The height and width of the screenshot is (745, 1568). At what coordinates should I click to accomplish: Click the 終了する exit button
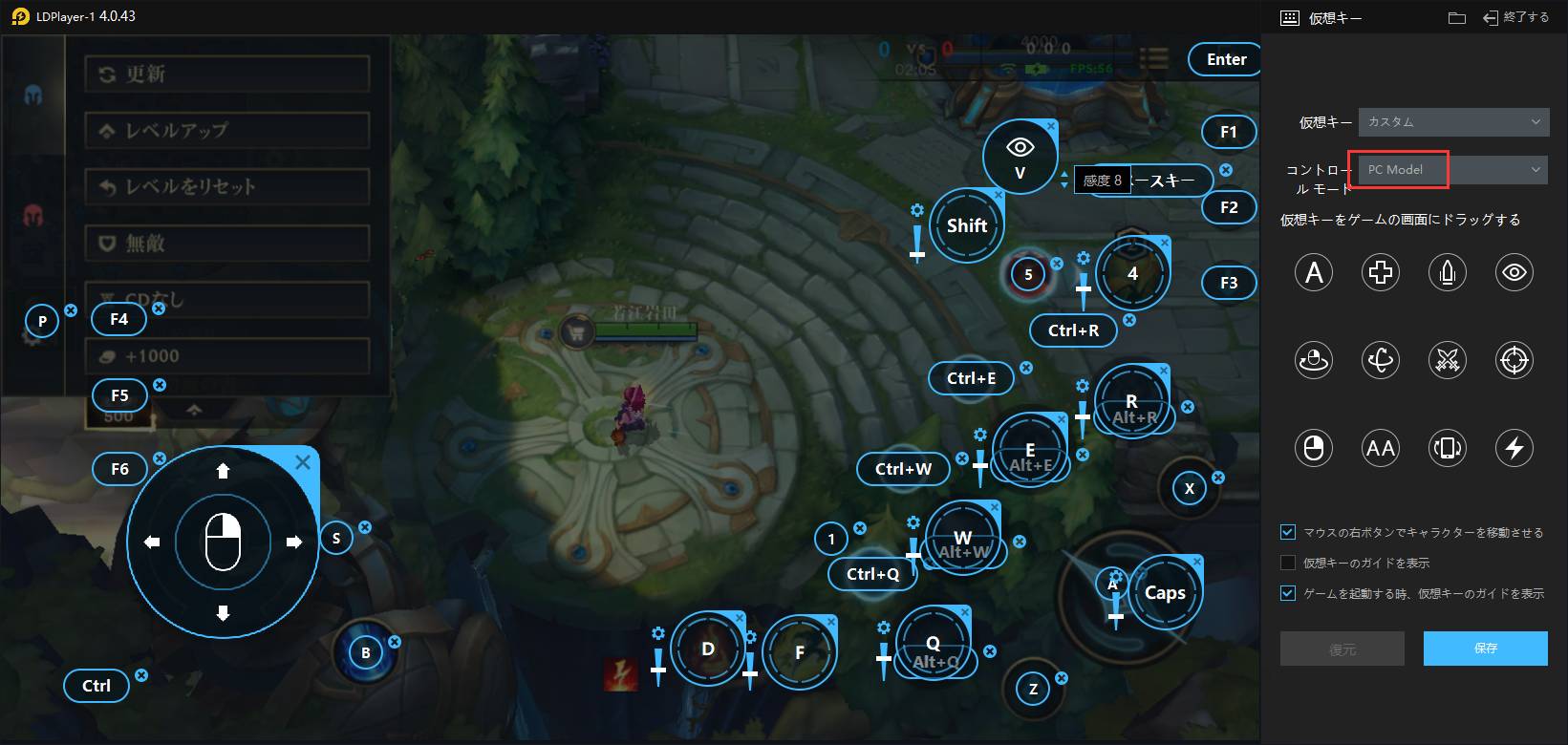click(1515, 17)
